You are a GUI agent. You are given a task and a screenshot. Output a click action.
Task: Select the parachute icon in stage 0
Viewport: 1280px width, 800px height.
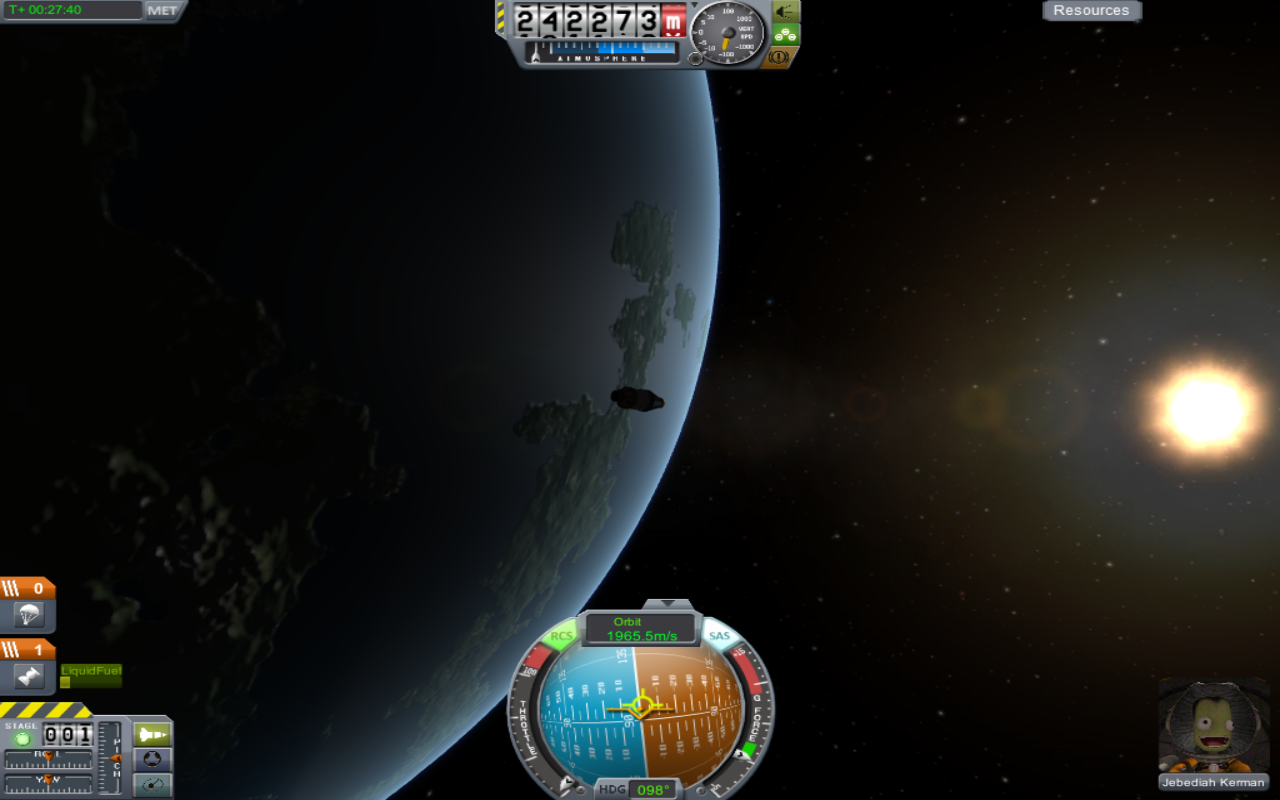tap(28, 614)
